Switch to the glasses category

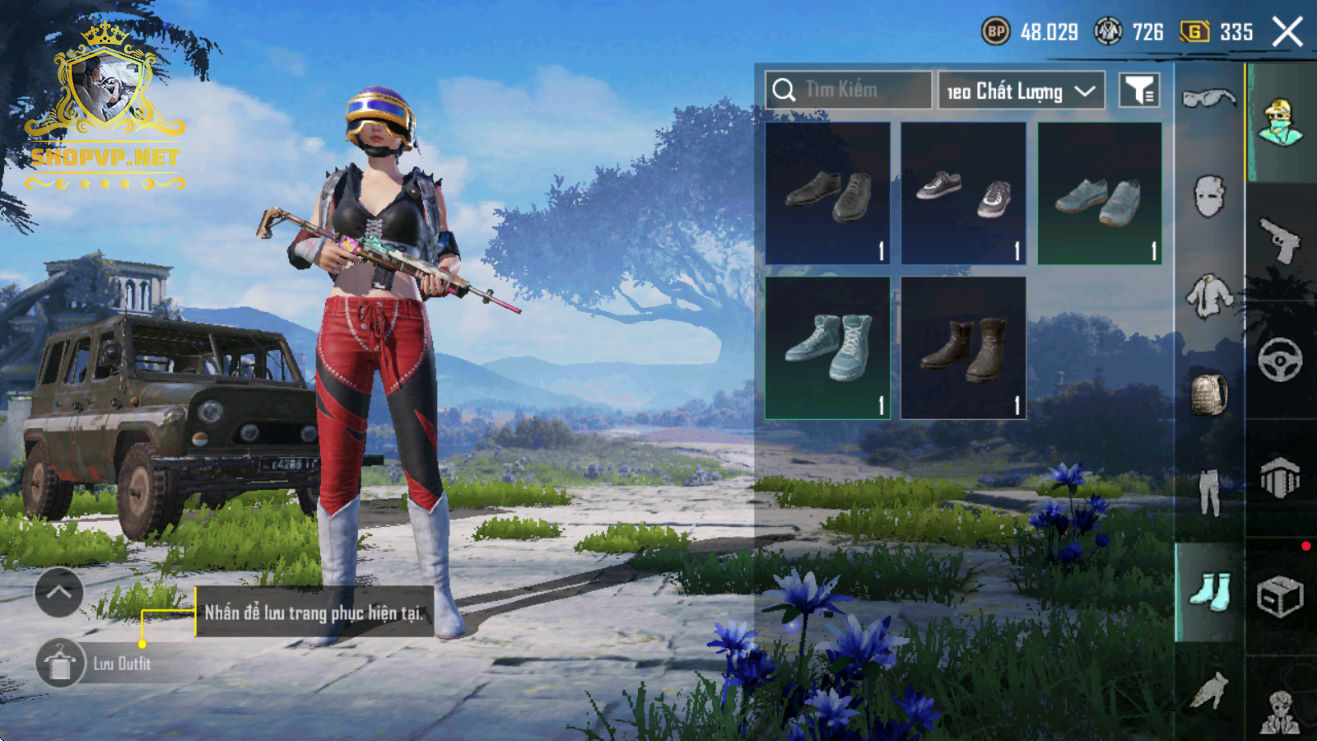click(x=1209, y=98)
